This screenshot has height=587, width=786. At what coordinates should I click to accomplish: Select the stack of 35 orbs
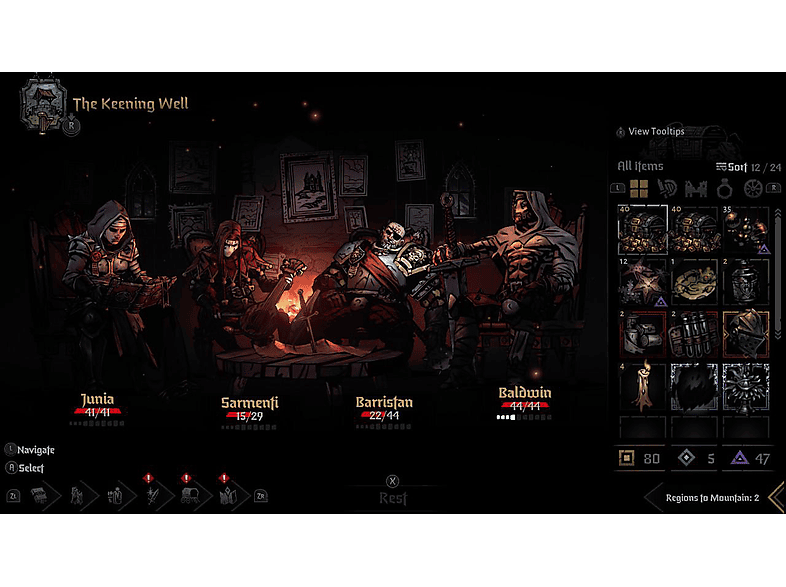(745, 230)
